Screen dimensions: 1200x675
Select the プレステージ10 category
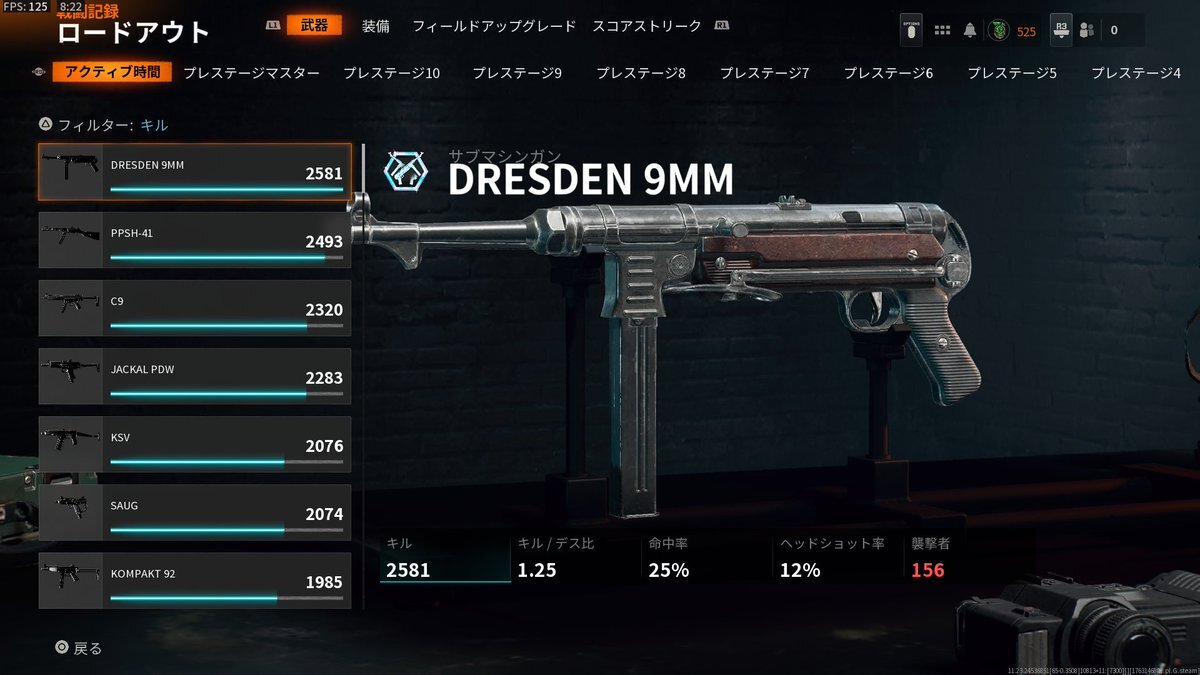point(391,73)
